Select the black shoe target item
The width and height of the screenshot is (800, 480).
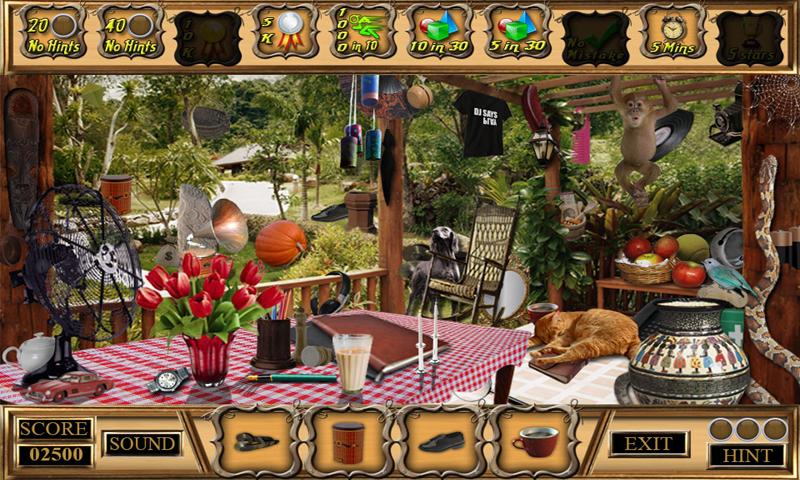tap(441, 441)
